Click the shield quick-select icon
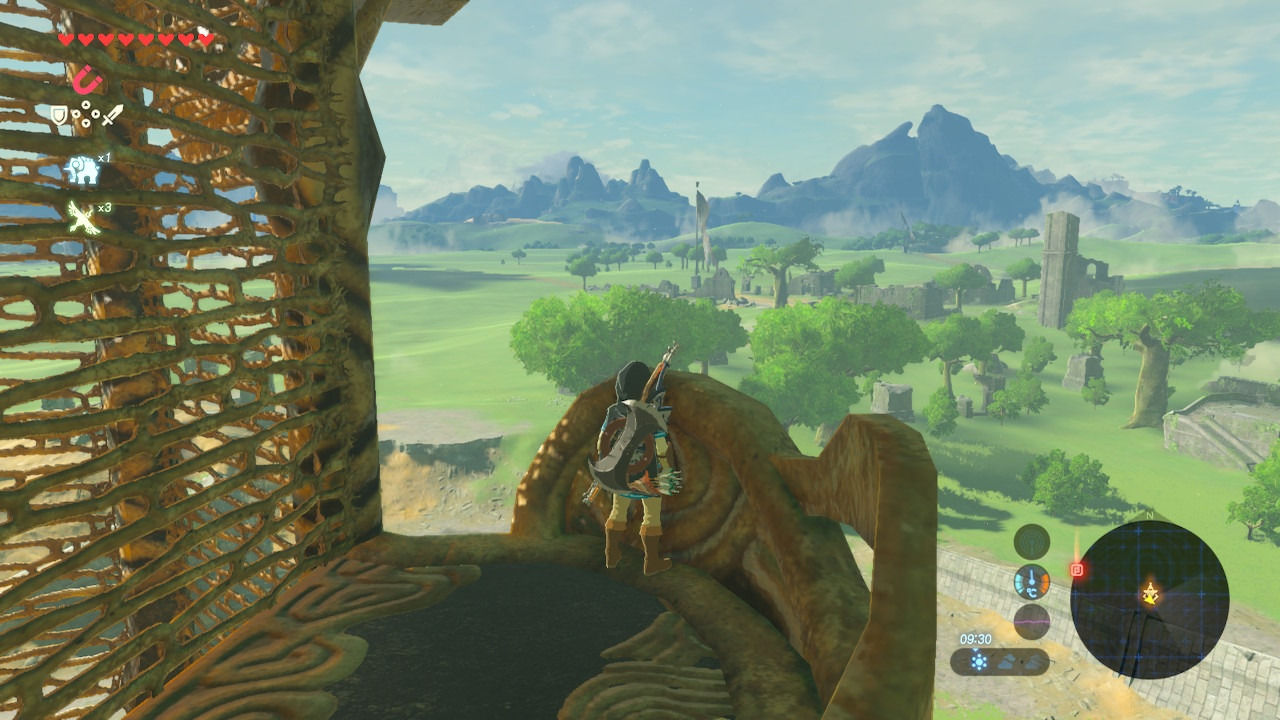 (x=60, y=116)
